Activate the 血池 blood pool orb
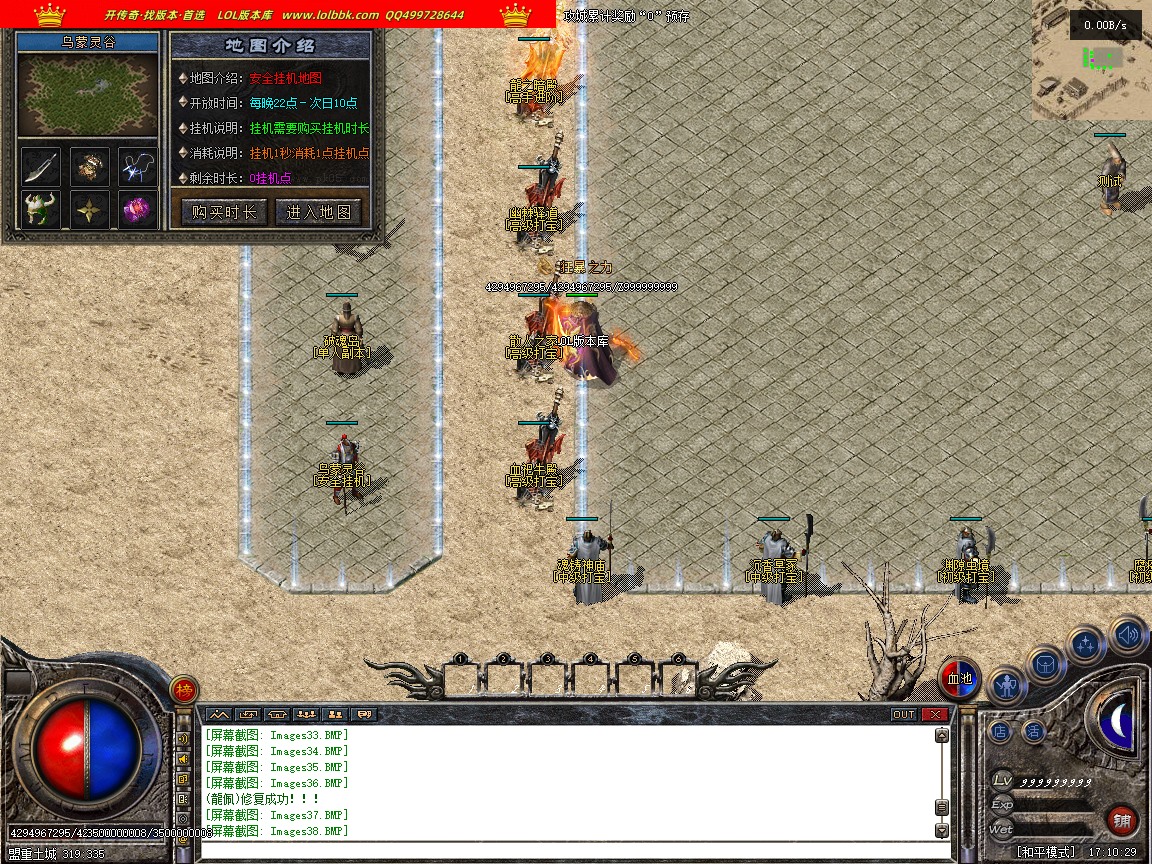Screen dimensions: 1152x864 (x=960, y=680)
